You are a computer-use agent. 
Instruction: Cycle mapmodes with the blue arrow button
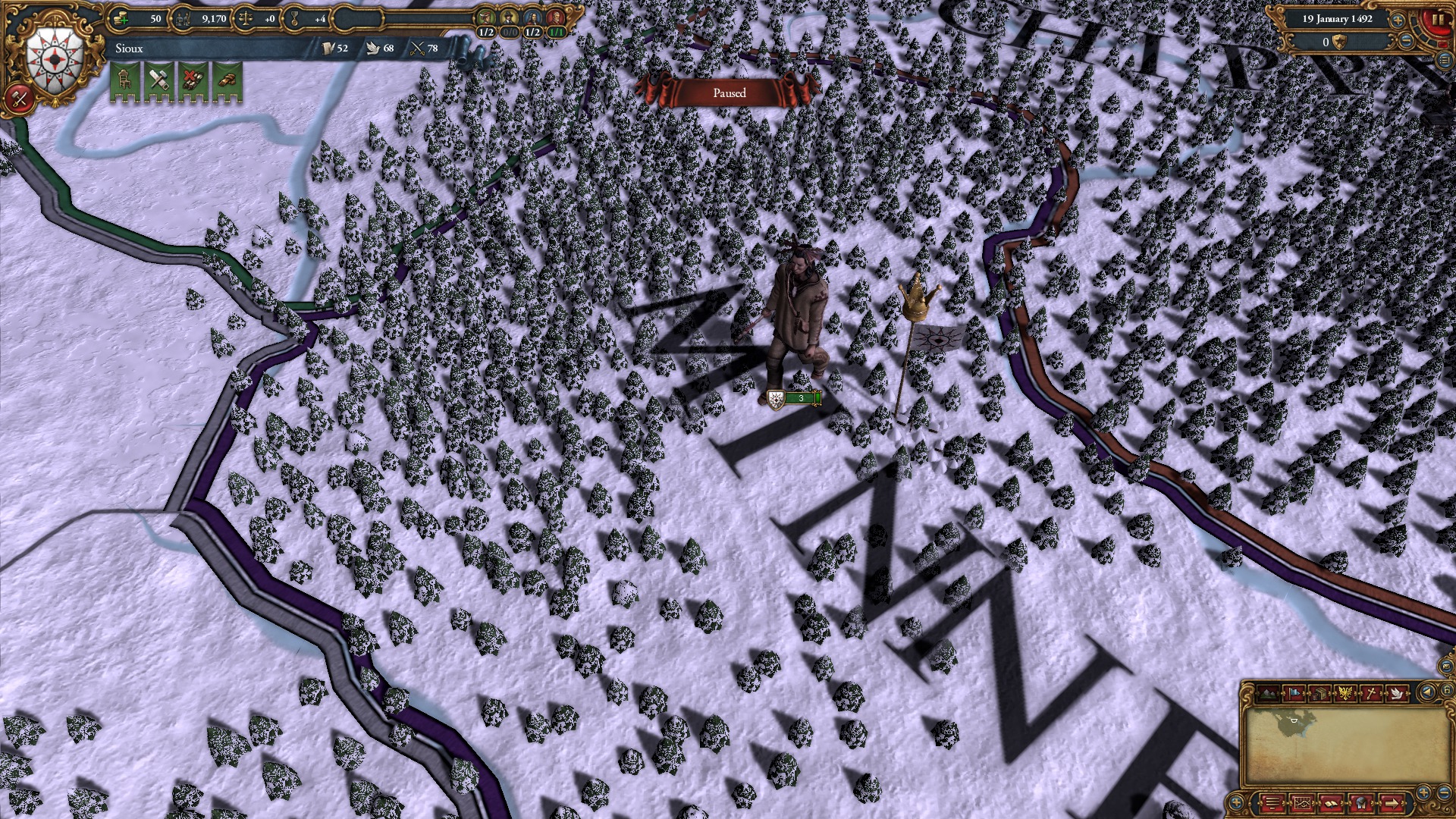coord(1427,692)
